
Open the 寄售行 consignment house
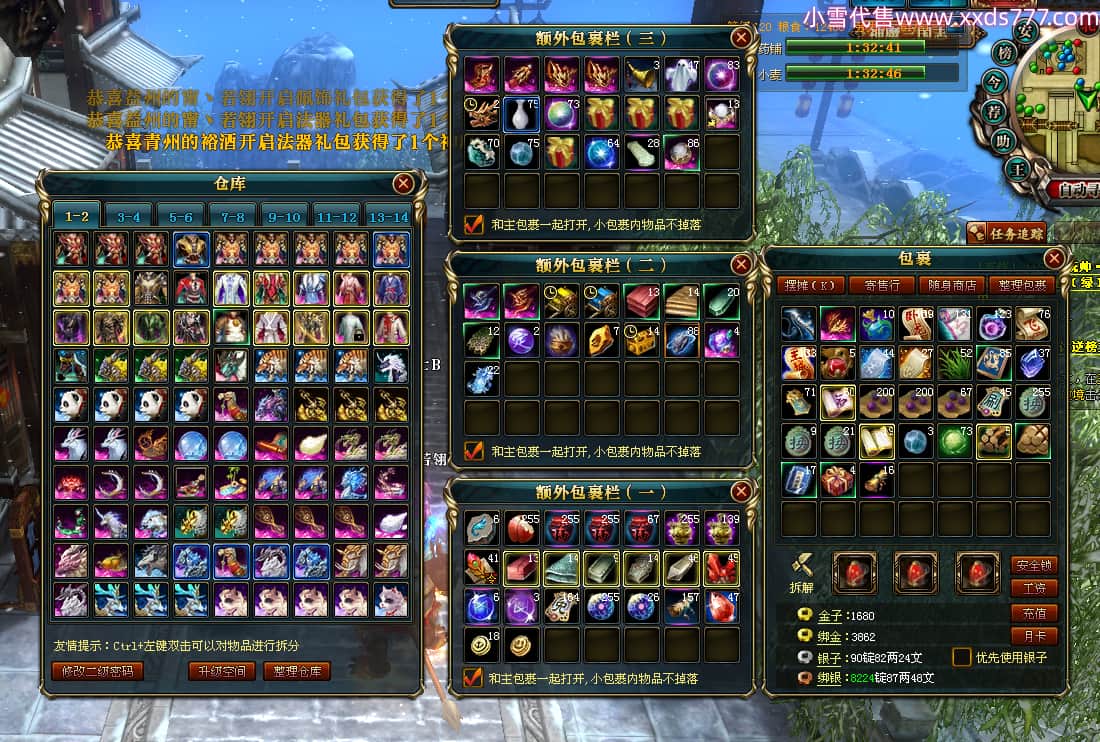(x=881, y=285)
